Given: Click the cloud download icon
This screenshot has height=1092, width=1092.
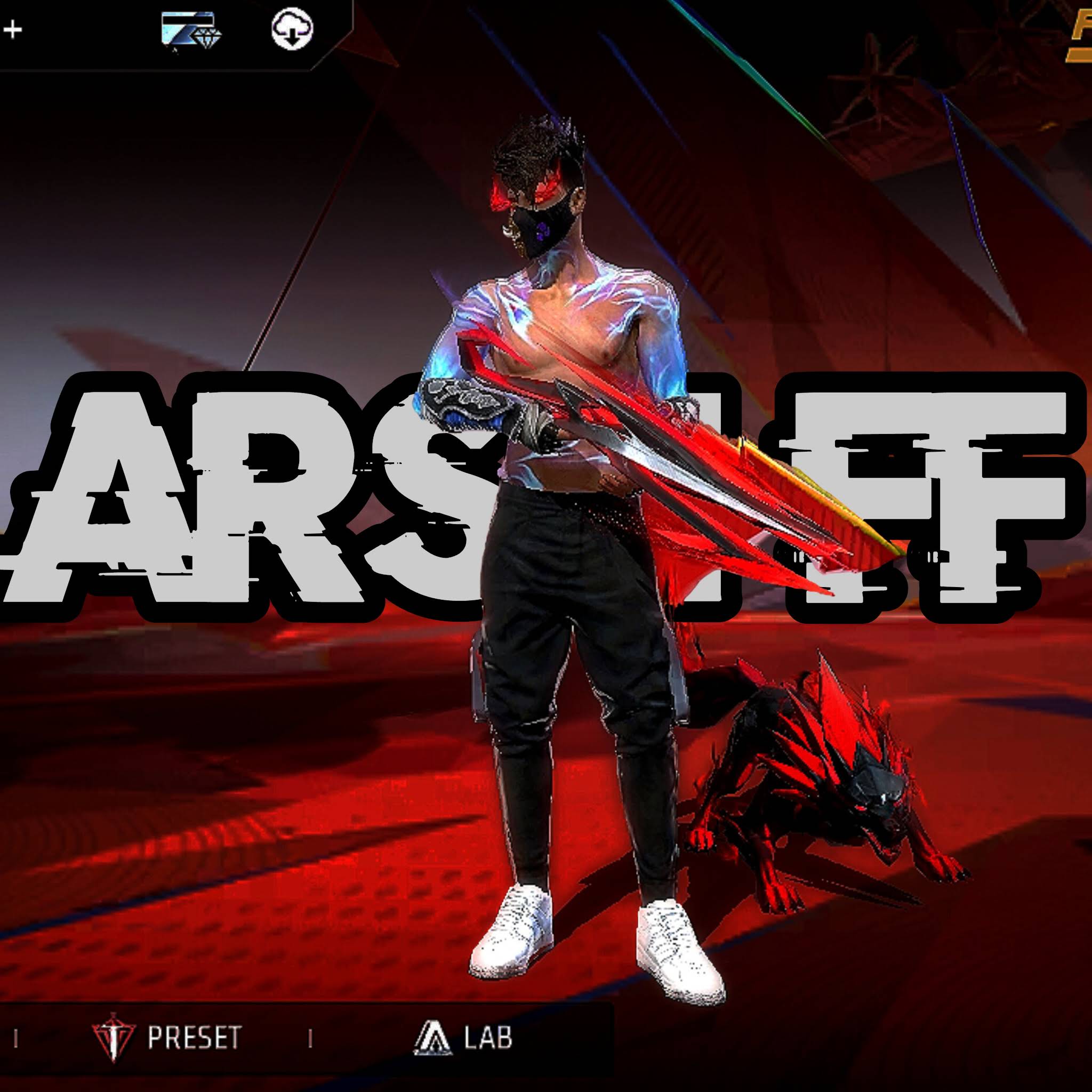Looking at the screenshot, I should [x=292, y=29].
